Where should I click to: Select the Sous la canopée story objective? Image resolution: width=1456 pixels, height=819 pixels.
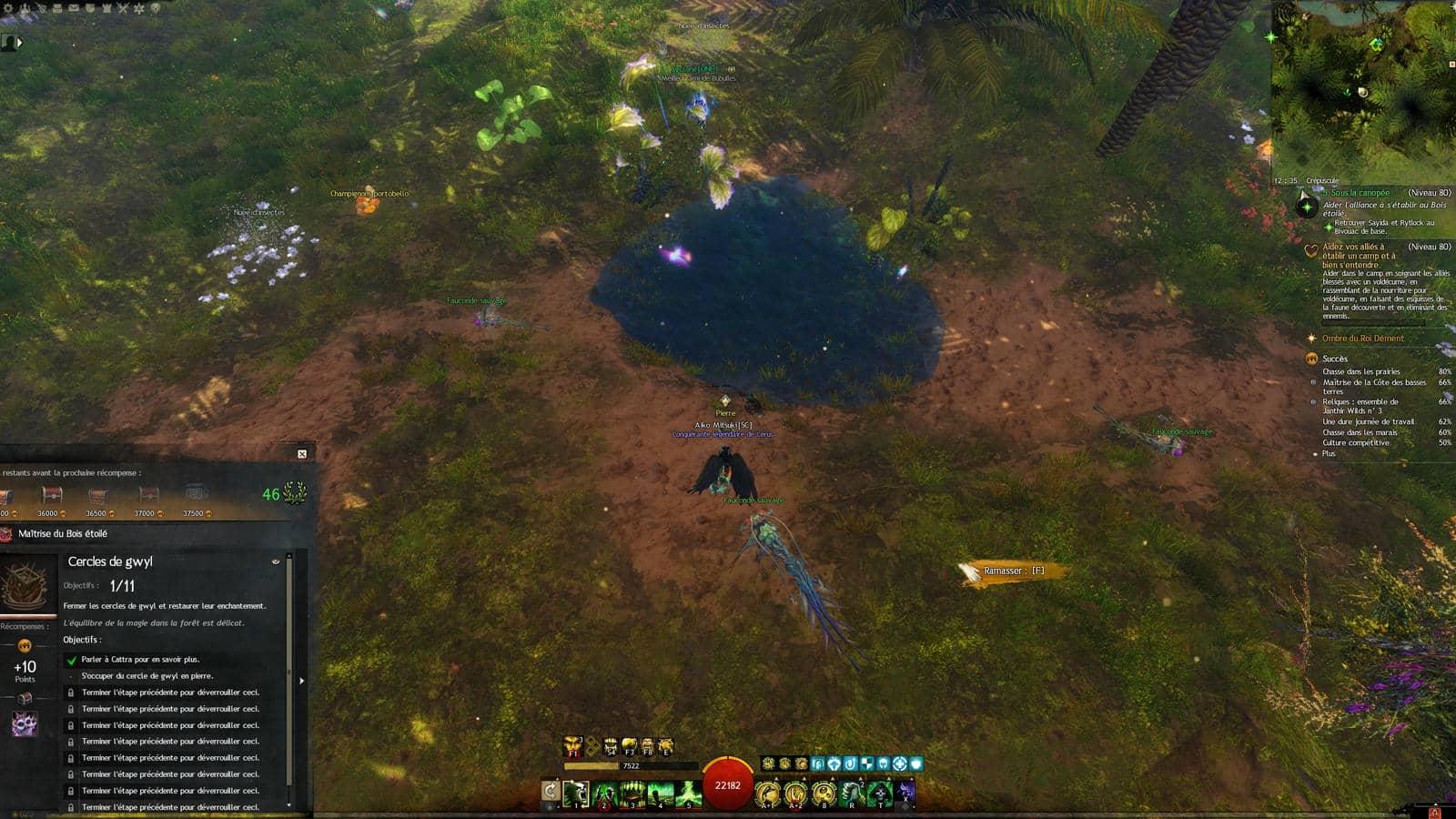tap(1359, 193)
